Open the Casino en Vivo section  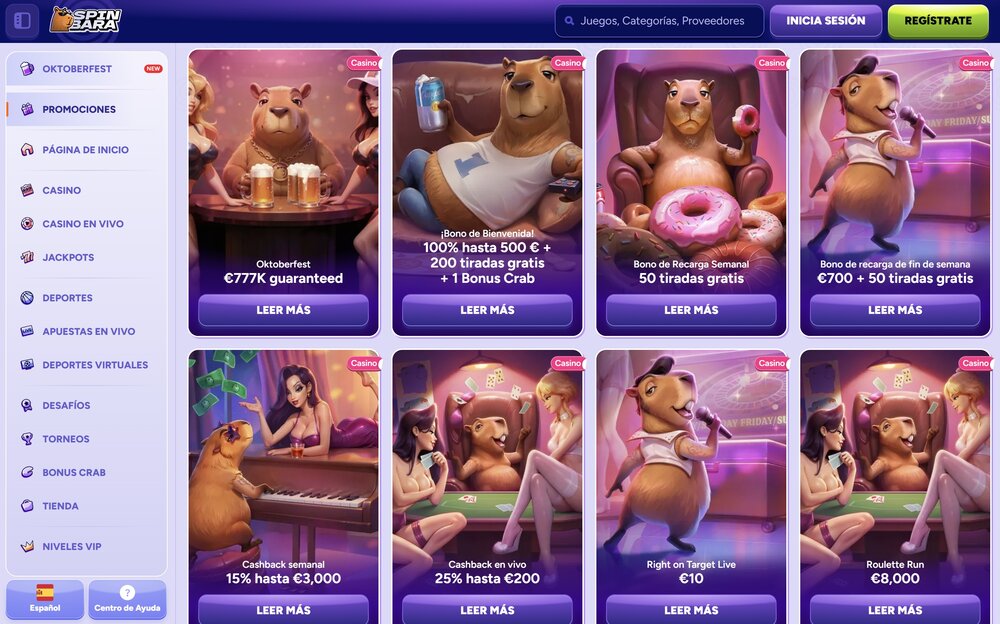(x=82, y=224)
